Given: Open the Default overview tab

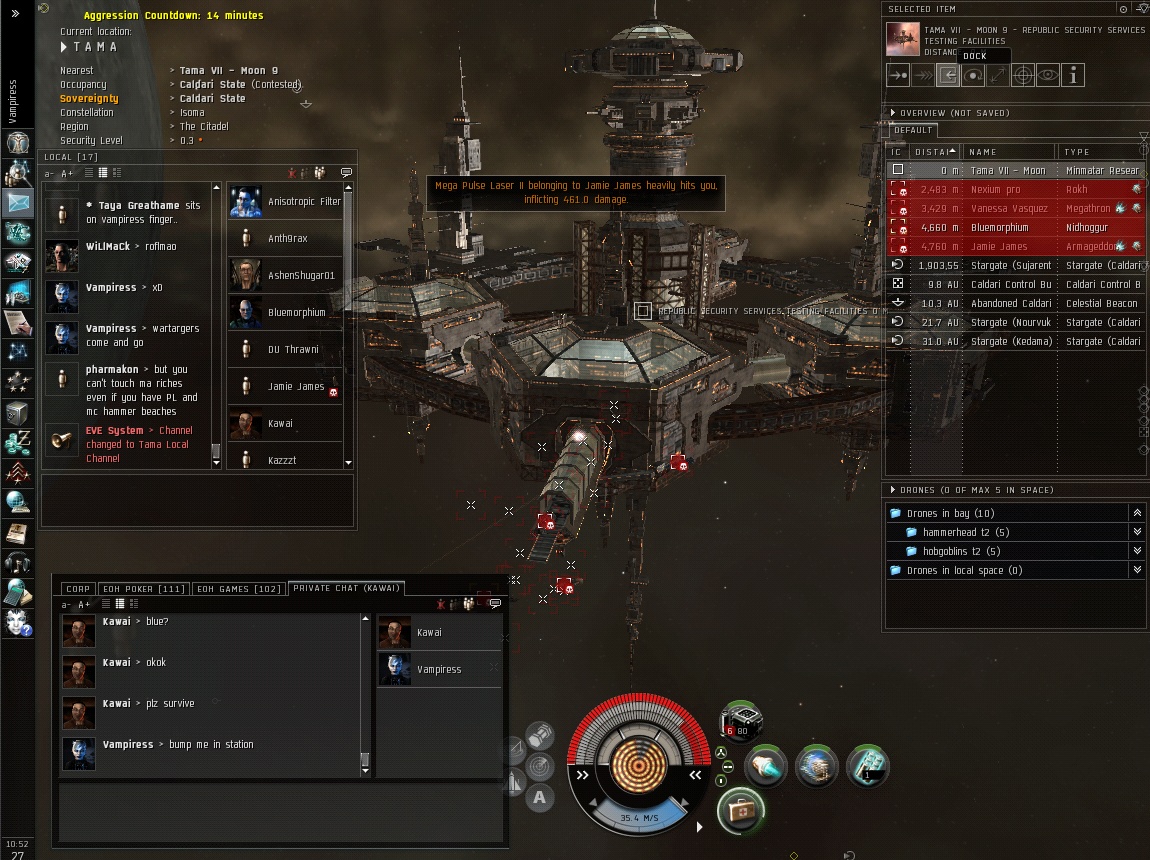Looking at the screenshot, I should (x=913, y=130).
